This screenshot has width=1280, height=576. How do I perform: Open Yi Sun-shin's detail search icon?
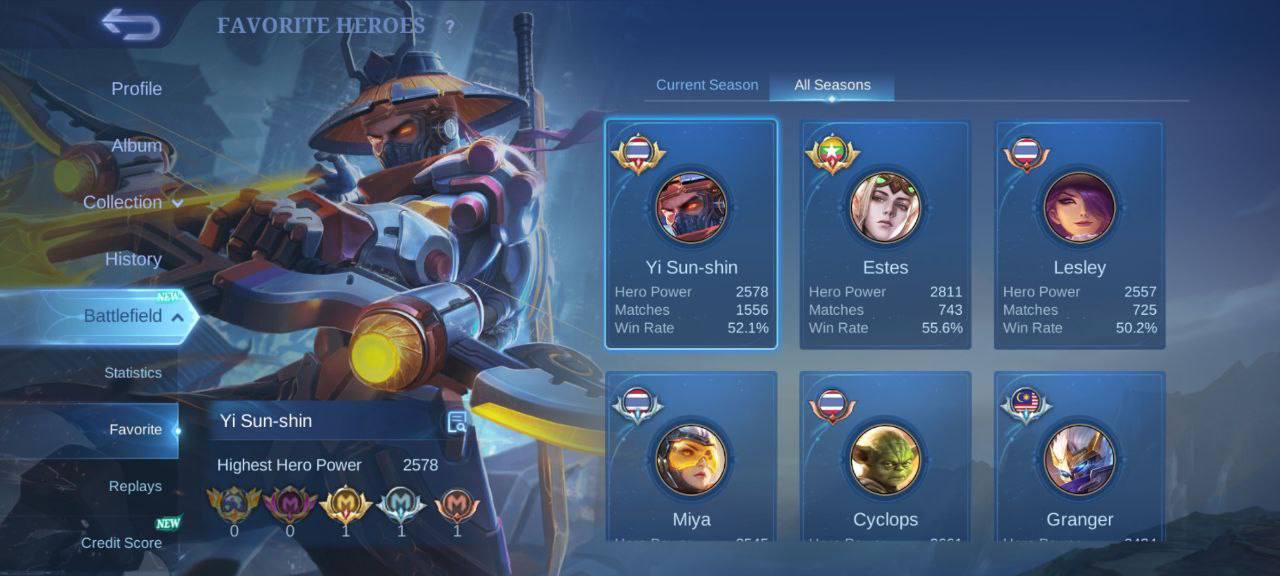(x=457, y=422)
